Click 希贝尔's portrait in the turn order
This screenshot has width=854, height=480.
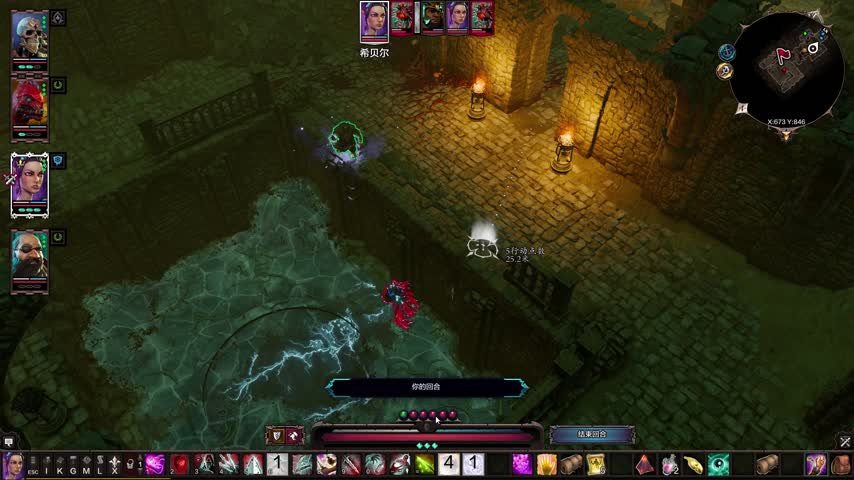pos(374,20)
